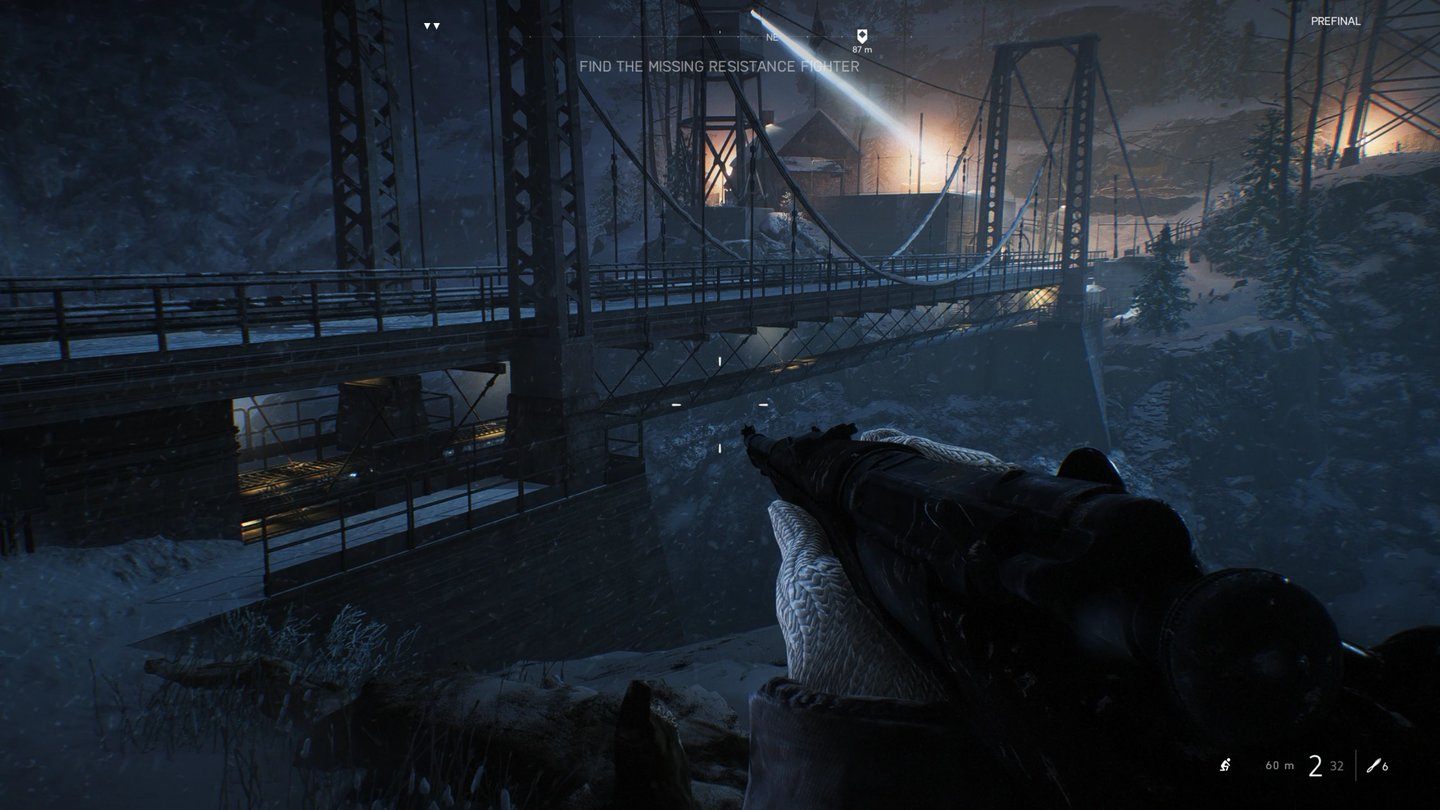Screen dimensions: 1440x810
Task: Click the two downward triangles icon
Action: (x=432, y=26)
